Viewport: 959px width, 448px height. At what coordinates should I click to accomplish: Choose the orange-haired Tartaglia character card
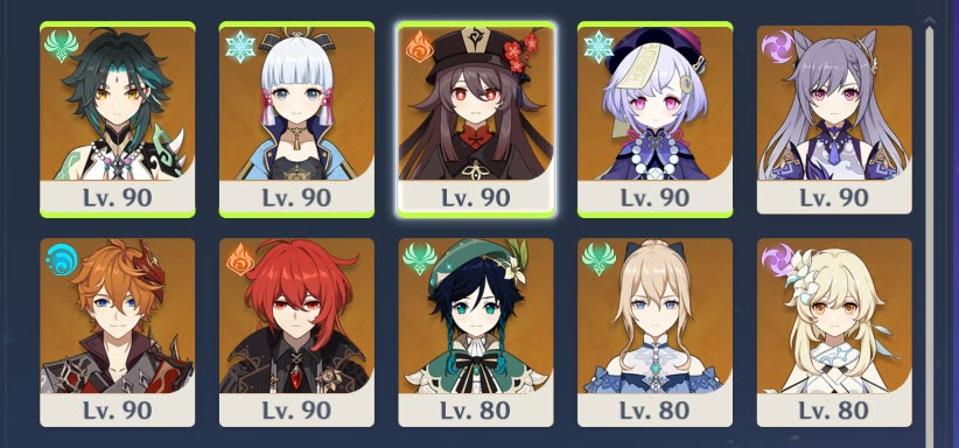(117, 330)
